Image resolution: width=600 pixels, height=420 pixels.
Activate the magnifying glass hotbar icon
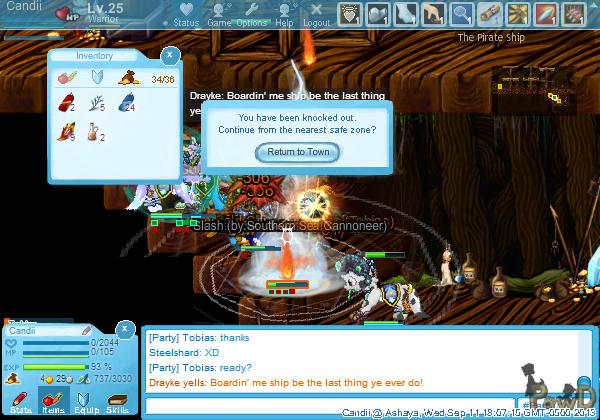(461, 14)
